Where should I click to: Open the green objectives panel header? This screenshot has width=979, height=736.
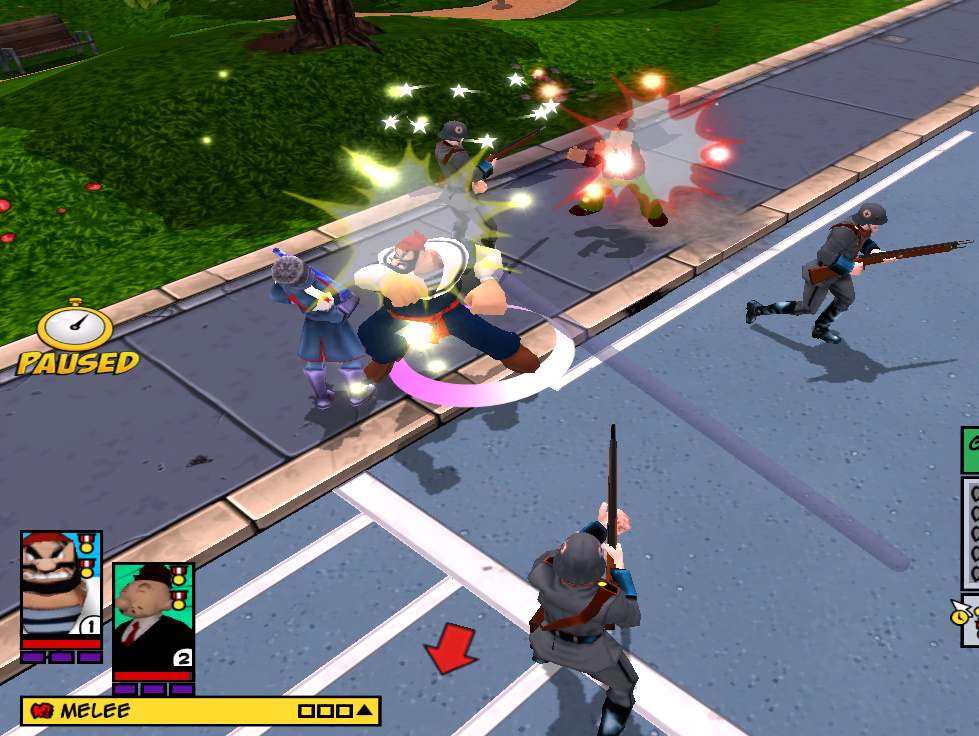[970, 450]
